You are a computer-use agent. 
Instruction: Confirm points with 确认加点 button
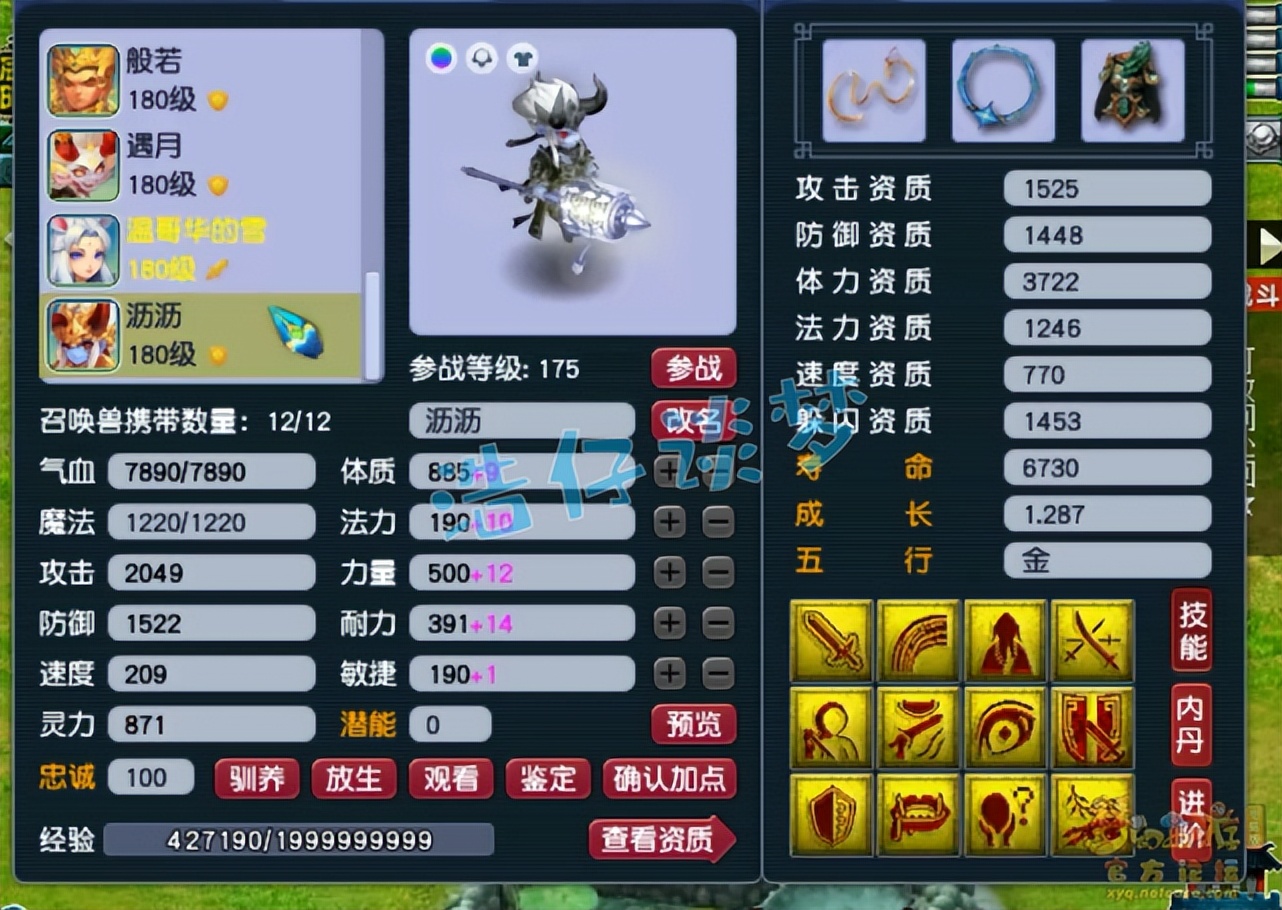[670, 779]
